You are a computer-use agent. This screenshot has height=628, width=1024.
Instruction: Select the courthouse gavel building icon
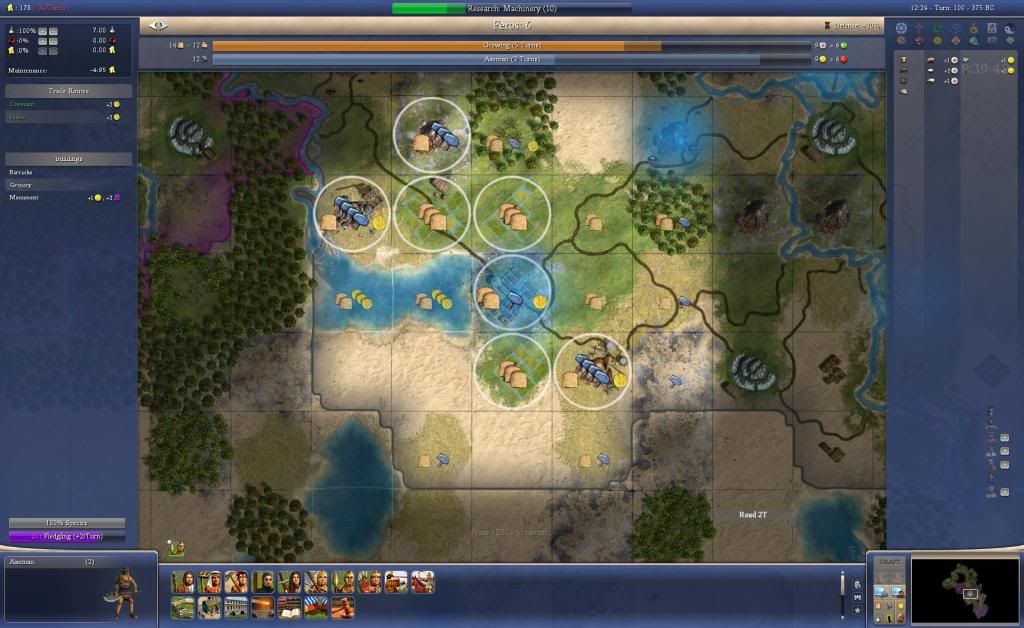[x=343, y=607]
